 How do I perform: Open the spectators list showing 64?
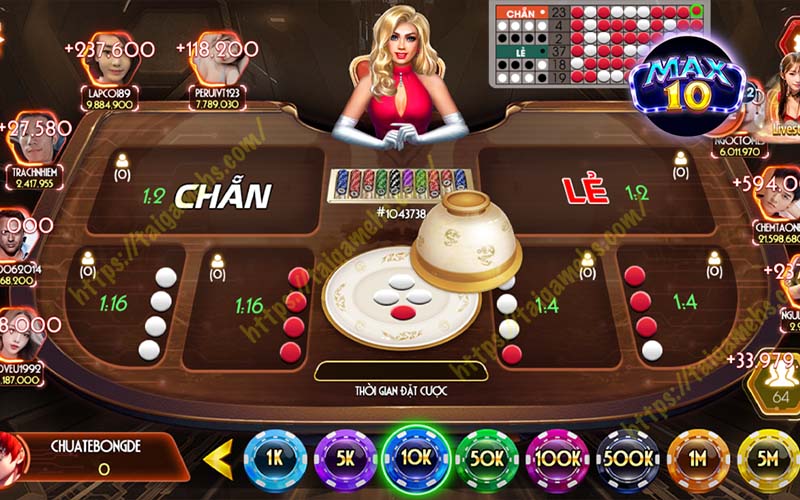coord(781,387)
